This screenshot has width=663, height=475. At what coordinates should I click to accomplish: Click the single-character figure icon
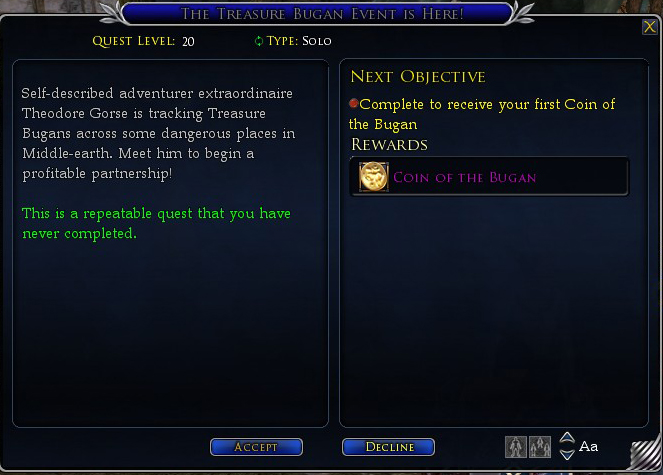[516, 446]
